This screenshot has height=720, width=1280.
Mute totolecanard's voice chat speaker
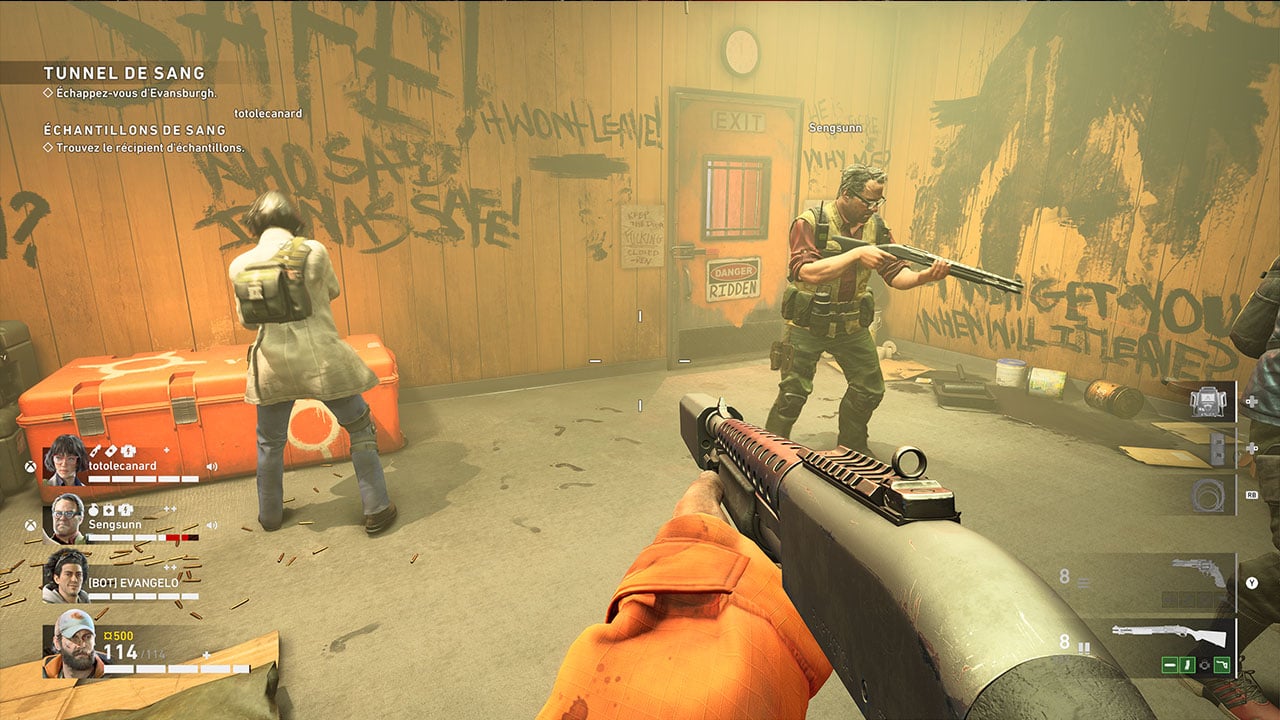212,466
